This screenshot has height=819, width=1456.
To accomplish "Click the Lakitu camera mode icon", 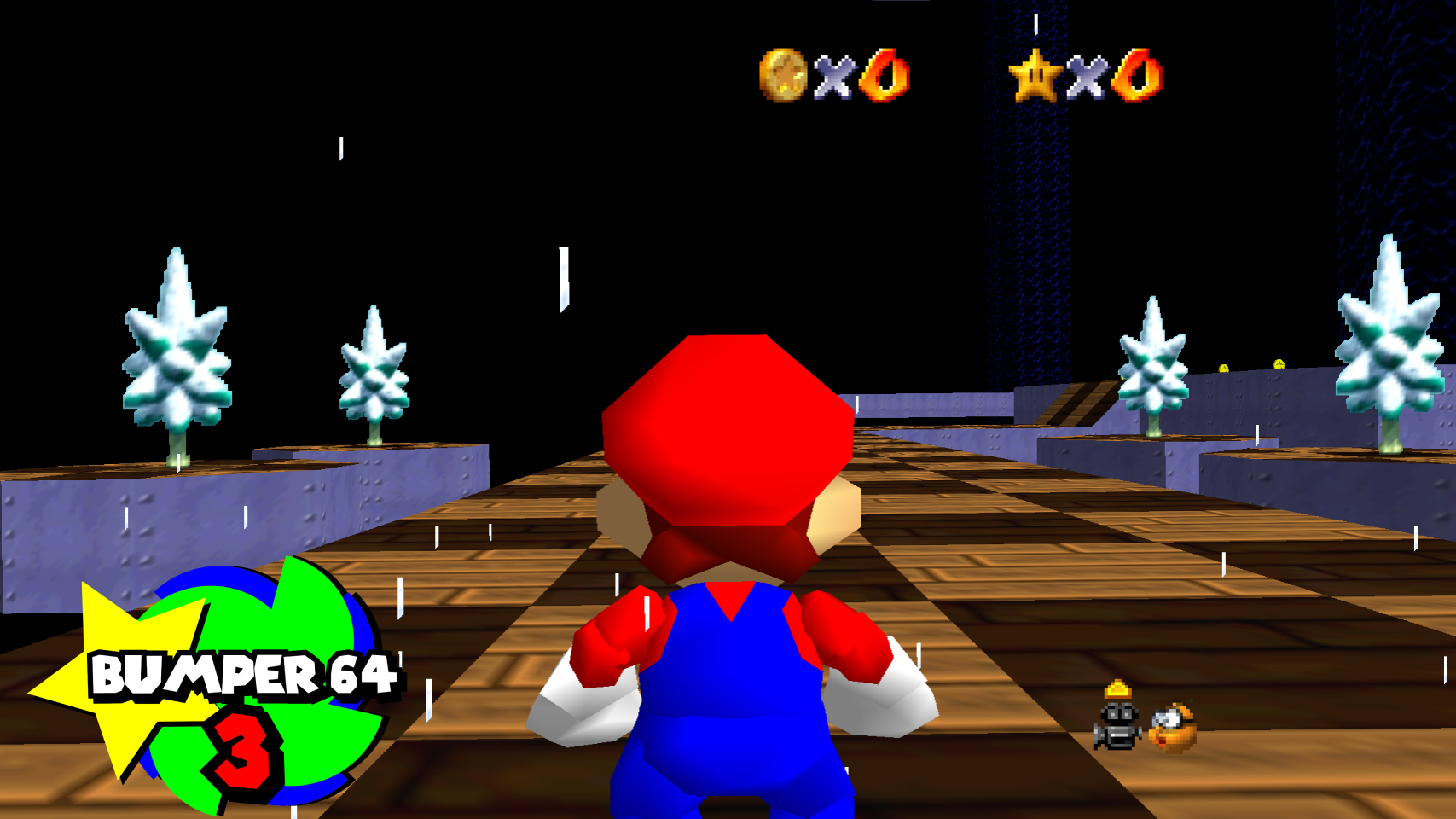I will click(1173, 728).
